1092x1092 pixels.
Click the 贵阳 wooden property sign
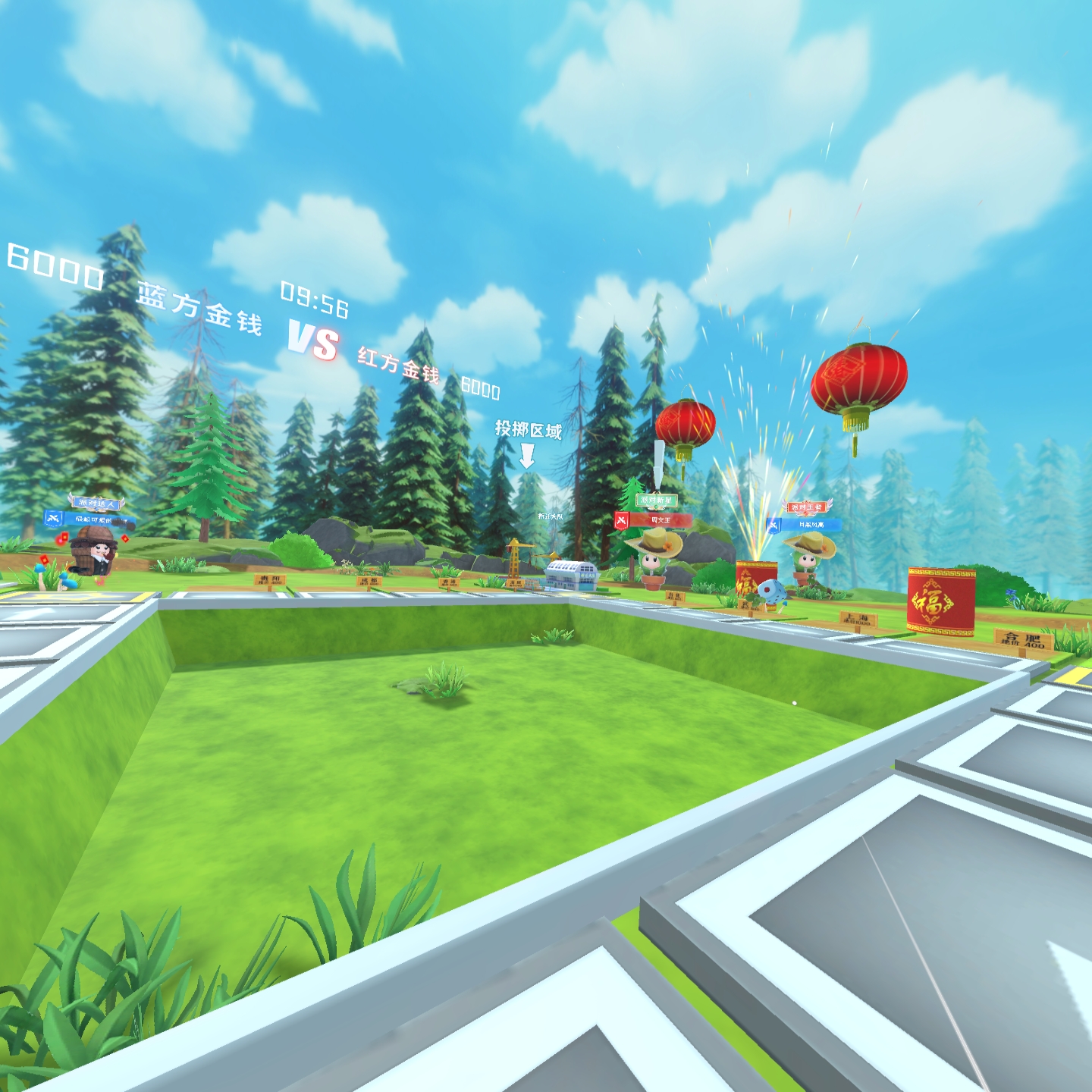(270, 580)
